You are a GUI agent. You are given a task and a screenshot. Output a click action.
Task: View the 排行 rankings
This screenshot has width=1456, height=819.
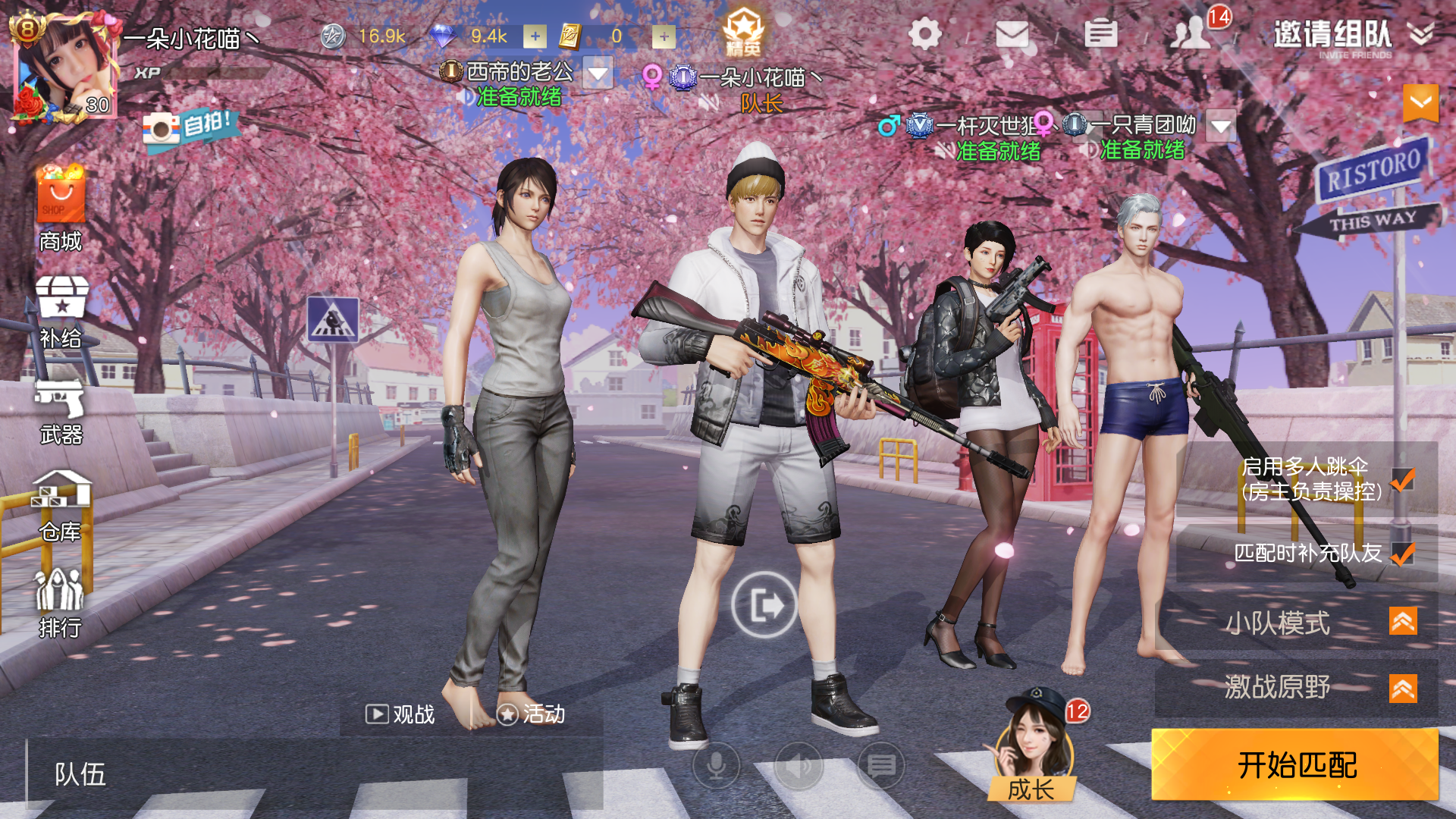click(x=61, y=603)
